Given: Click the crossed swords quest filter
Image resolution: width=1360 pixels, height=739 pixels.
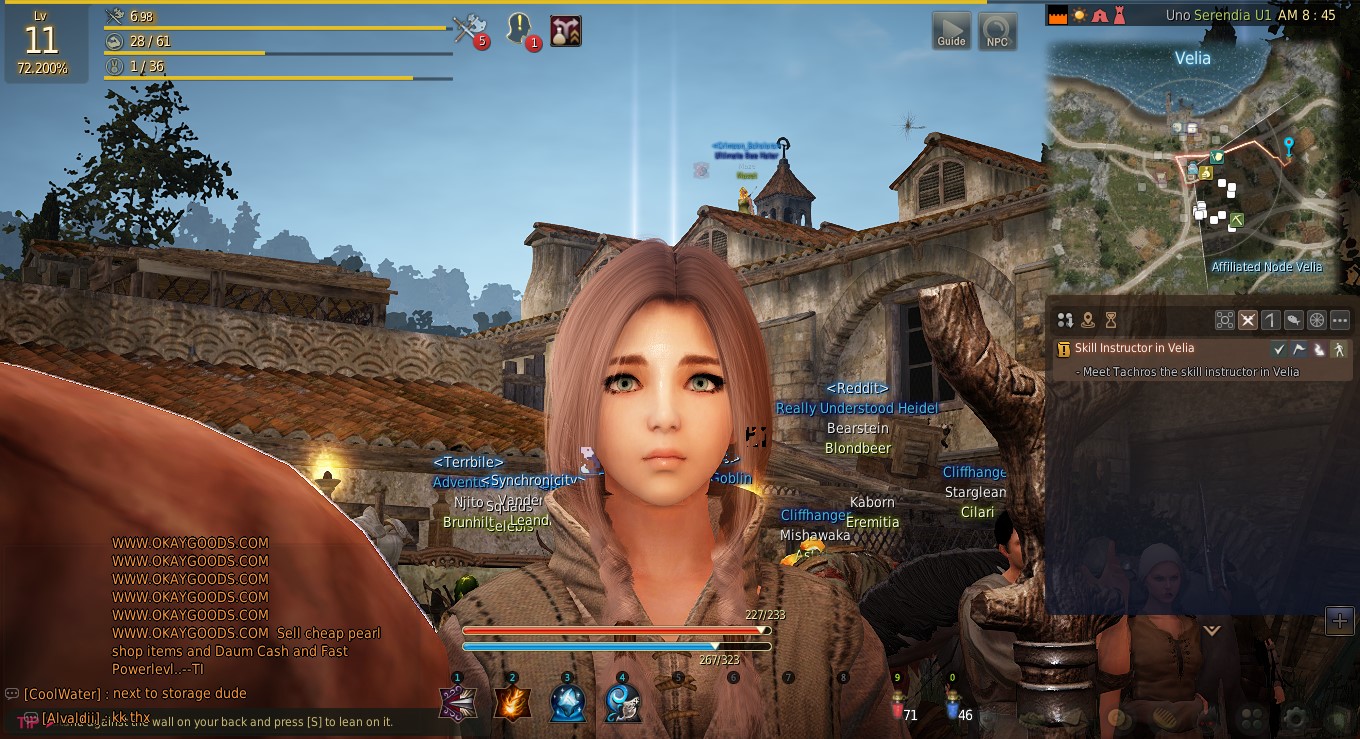Looking at the screenshot, I should (x=1248, y=320).
